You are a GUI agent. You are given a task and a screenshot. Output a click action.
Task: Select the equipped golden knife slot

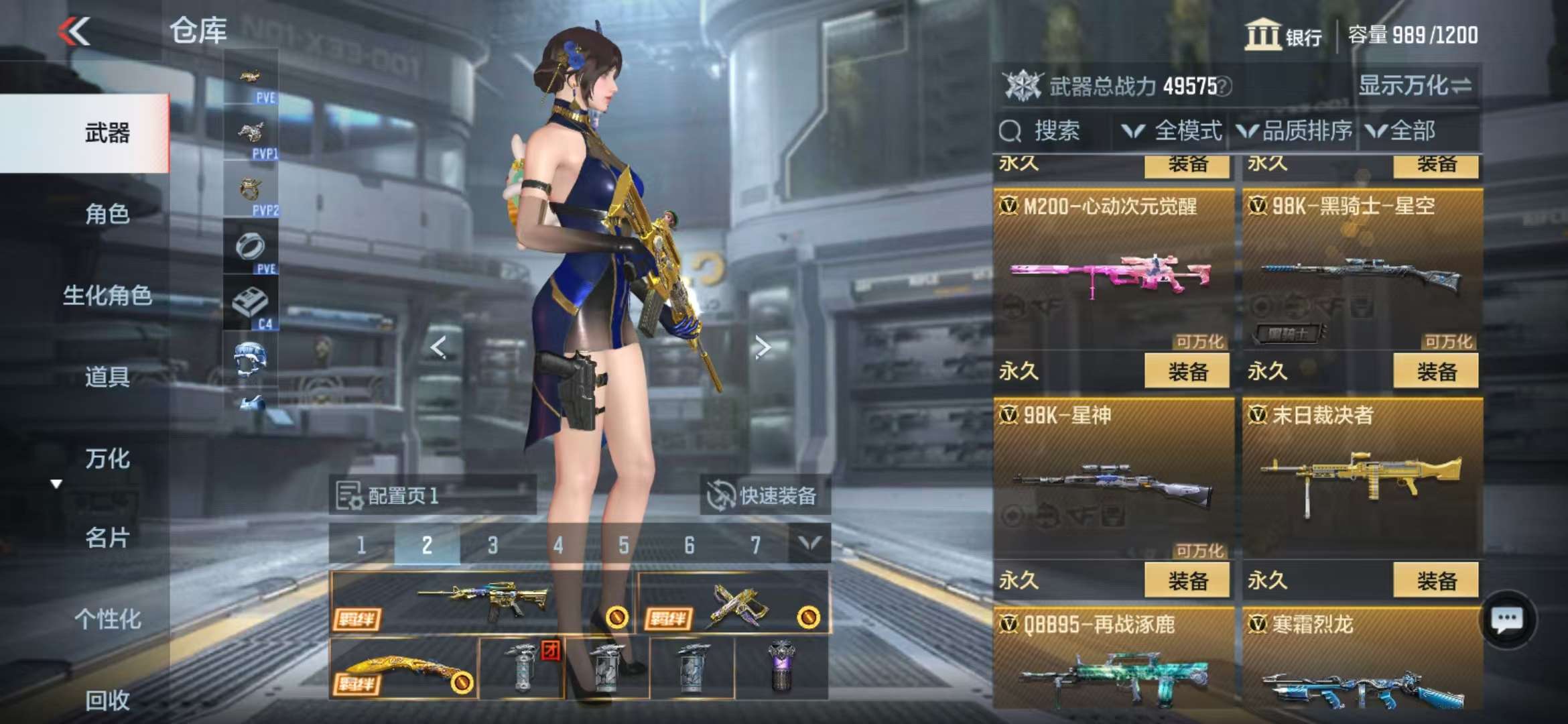click(x=403, y=670)
